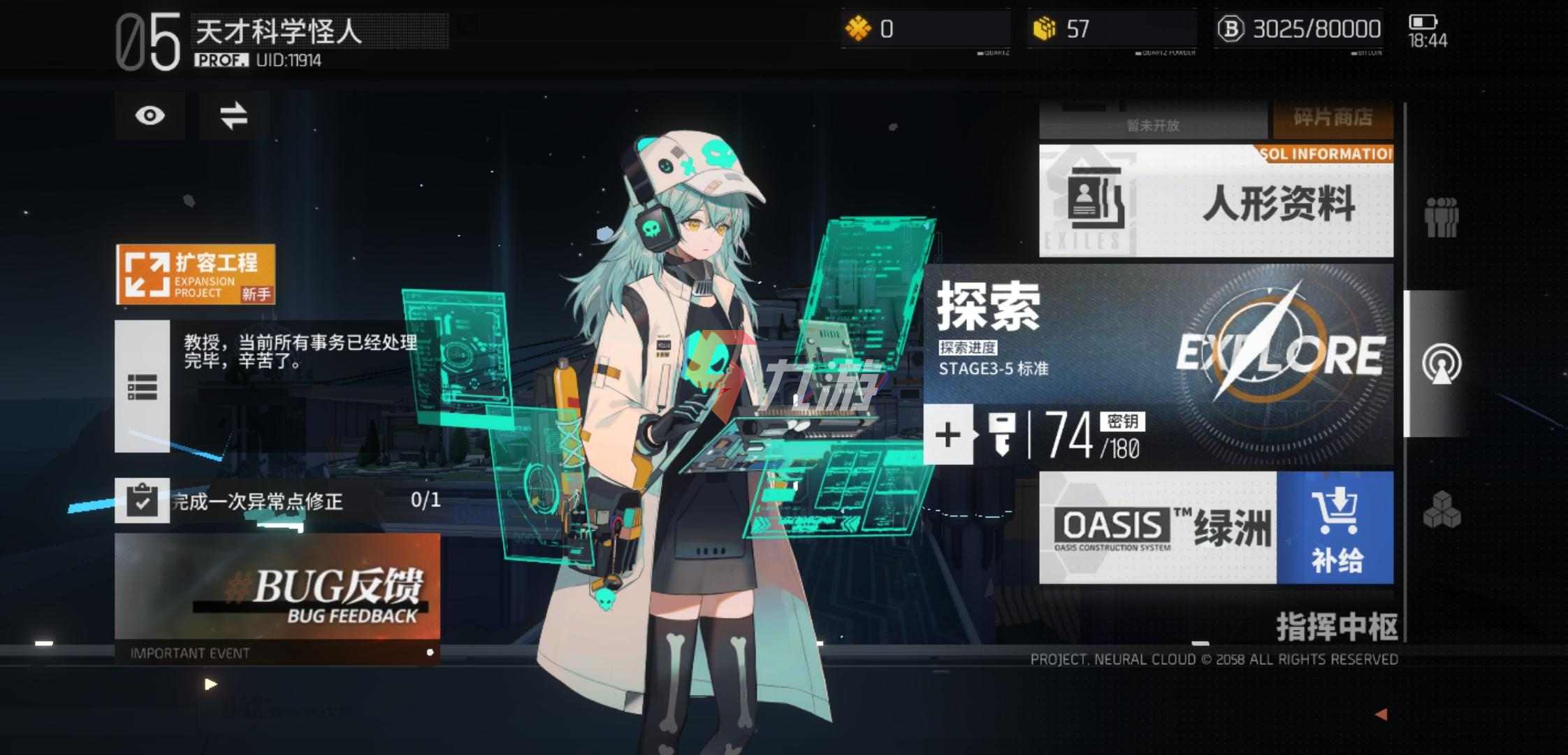Select the stacked cubes tab icon

[1441, 509]
